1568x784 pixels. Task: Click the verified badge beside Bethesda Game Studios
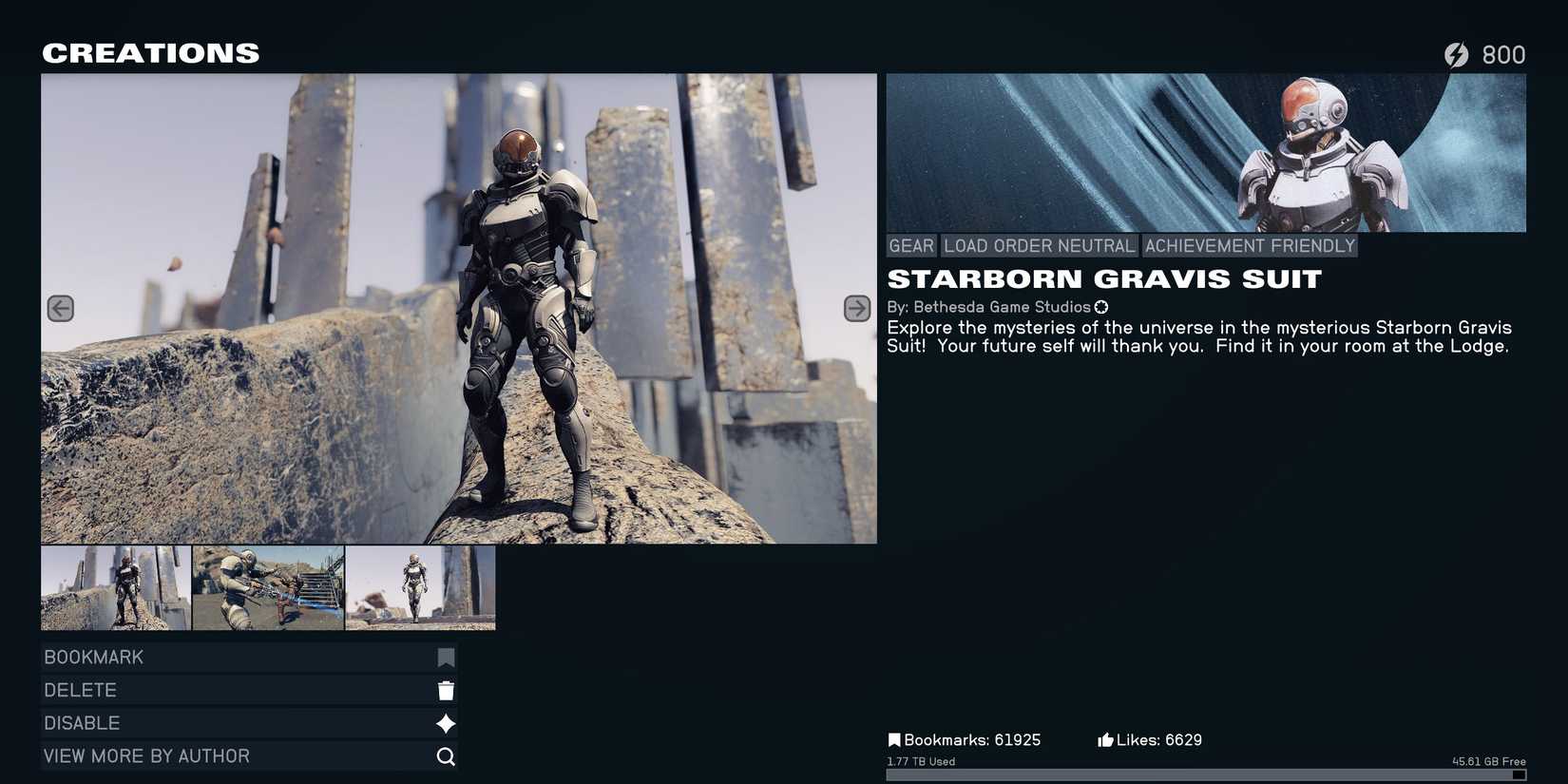1101,307
